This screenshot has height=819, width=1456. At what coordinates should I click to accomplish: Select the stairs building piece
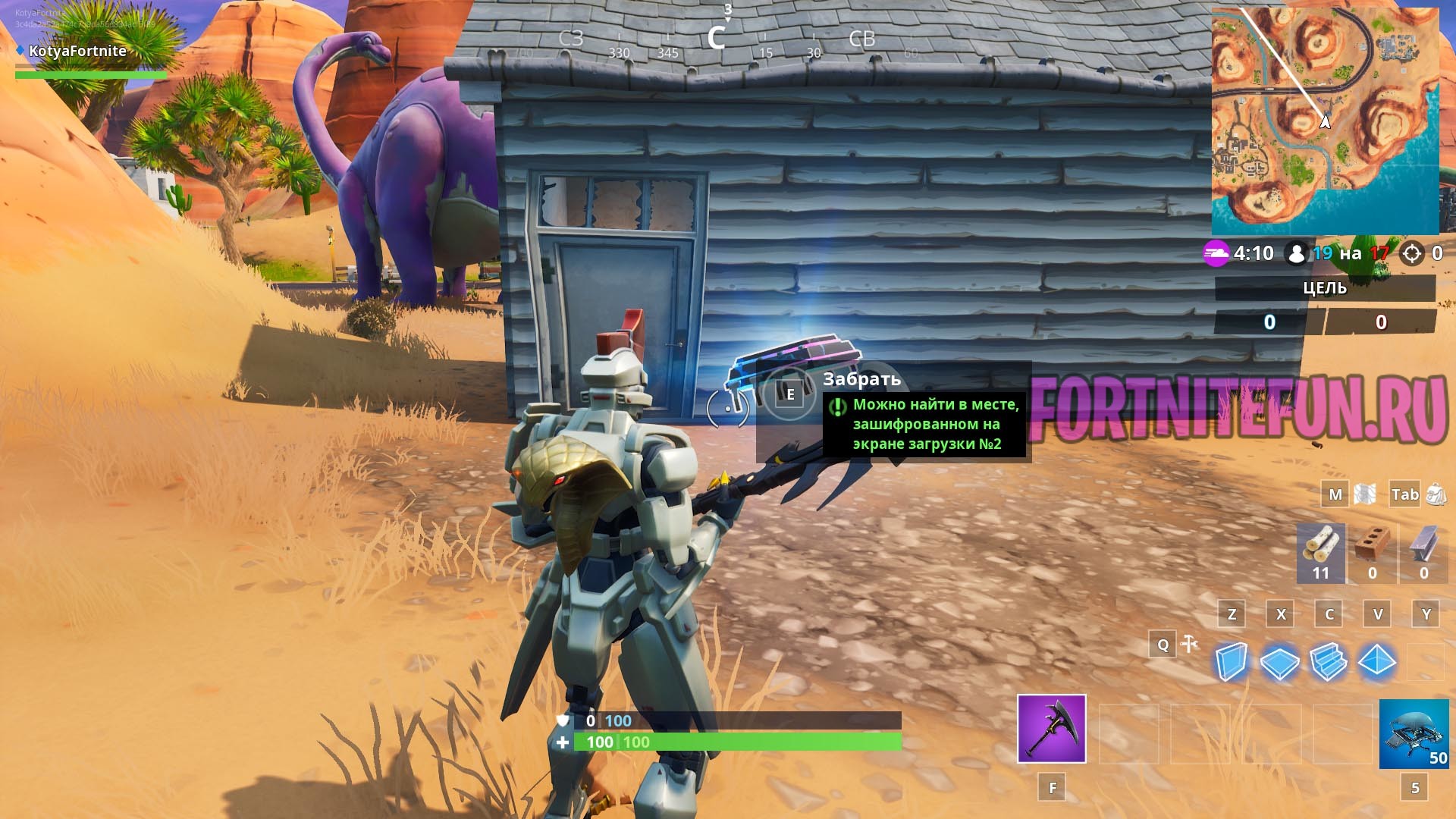pyautogui.click(x=1328, y=662)
